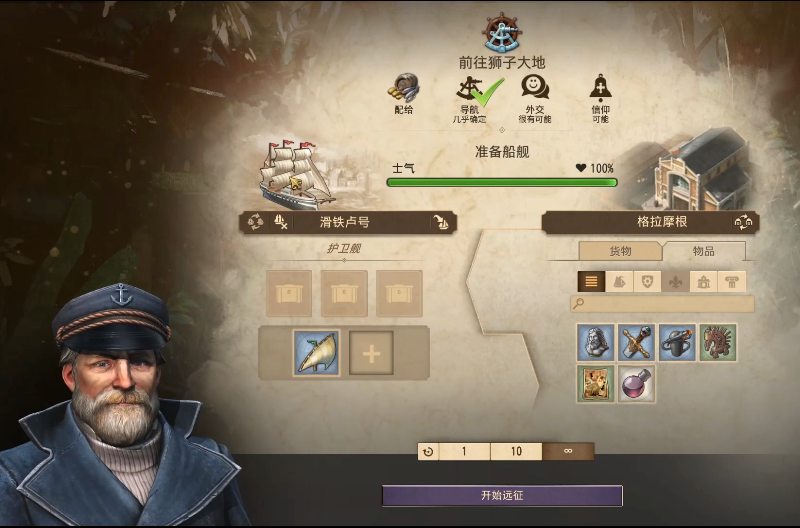Select the spiky red creature item

[718, 342]
